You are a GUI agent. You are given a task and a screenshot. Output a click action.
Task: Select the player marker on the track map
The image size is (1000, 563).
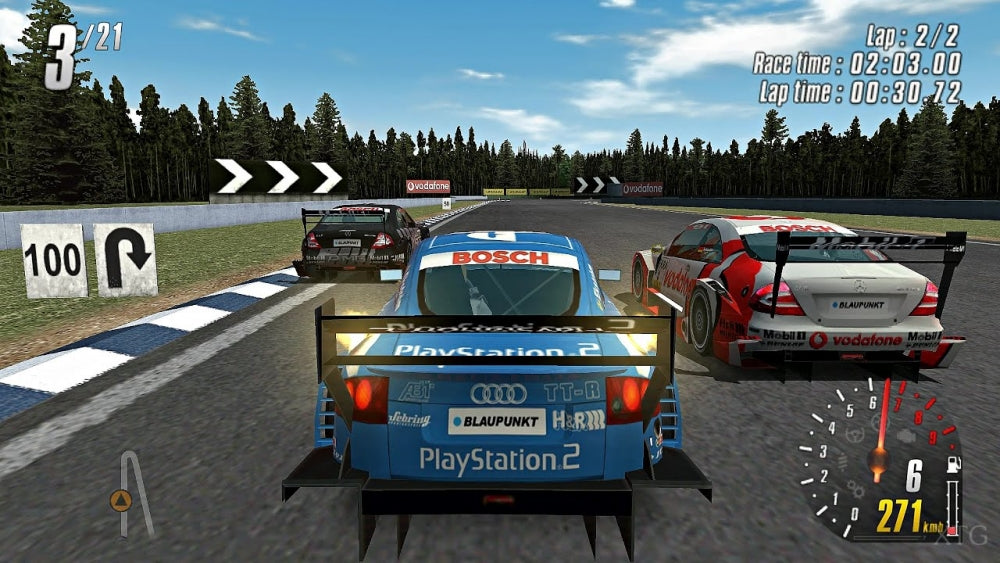coord(121,500)
